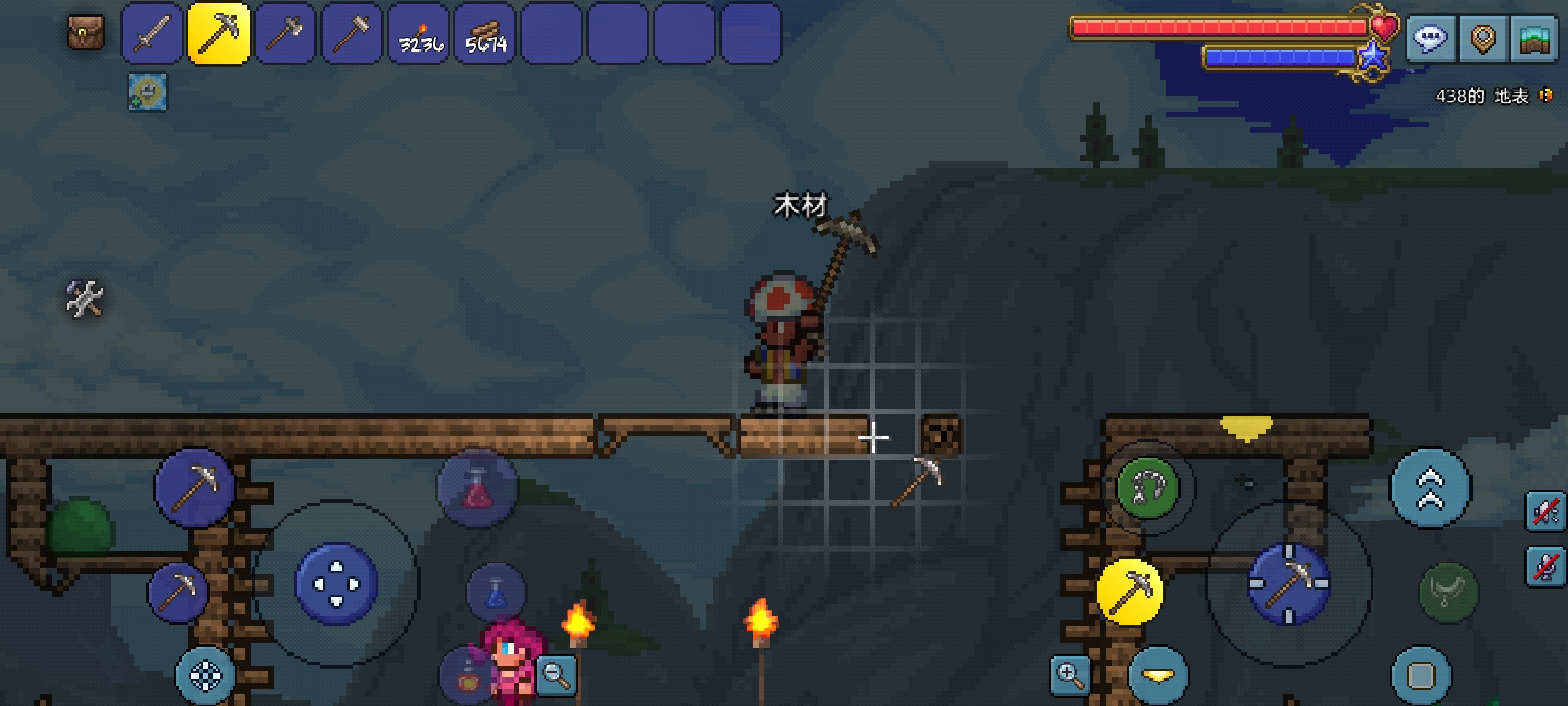Image resolution: width=1568 pixels, height=706 pixels.
Task: Select the torch stack showing 3236
Action: coord(419,34)
